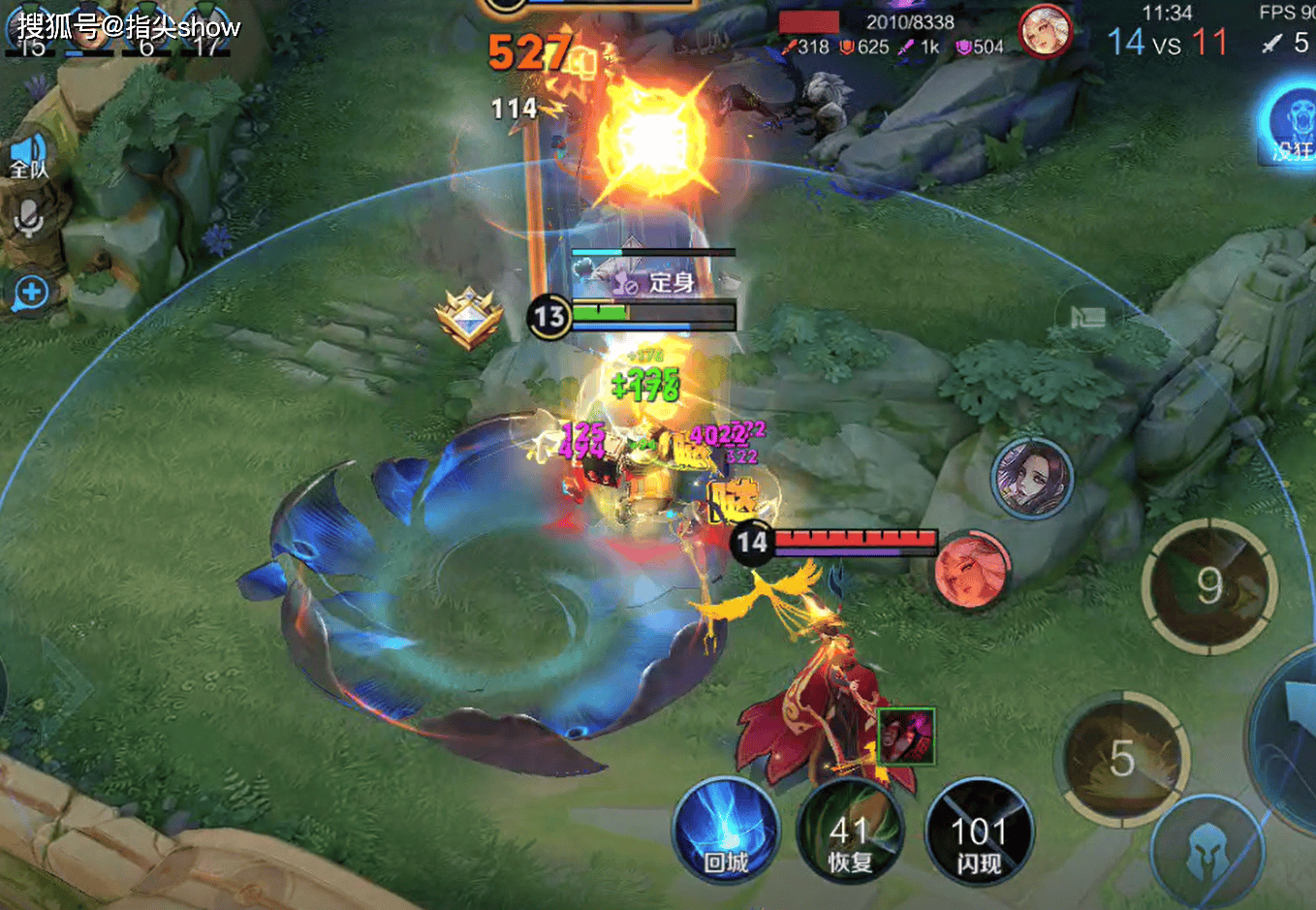Tap the 回城 recall button

725,832
